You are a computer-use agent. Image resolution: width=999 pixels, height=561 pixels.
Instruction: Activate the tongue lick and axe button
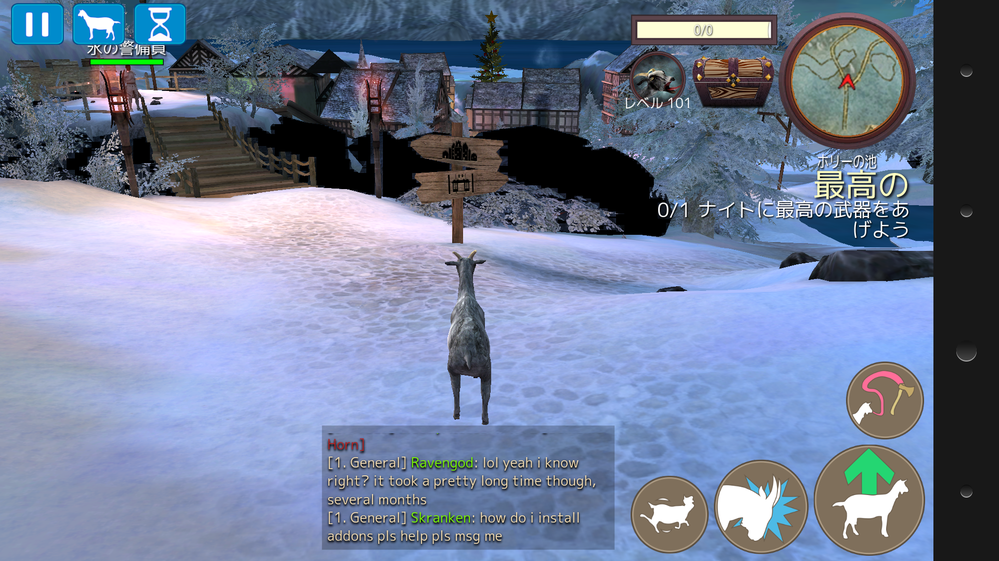884,400
